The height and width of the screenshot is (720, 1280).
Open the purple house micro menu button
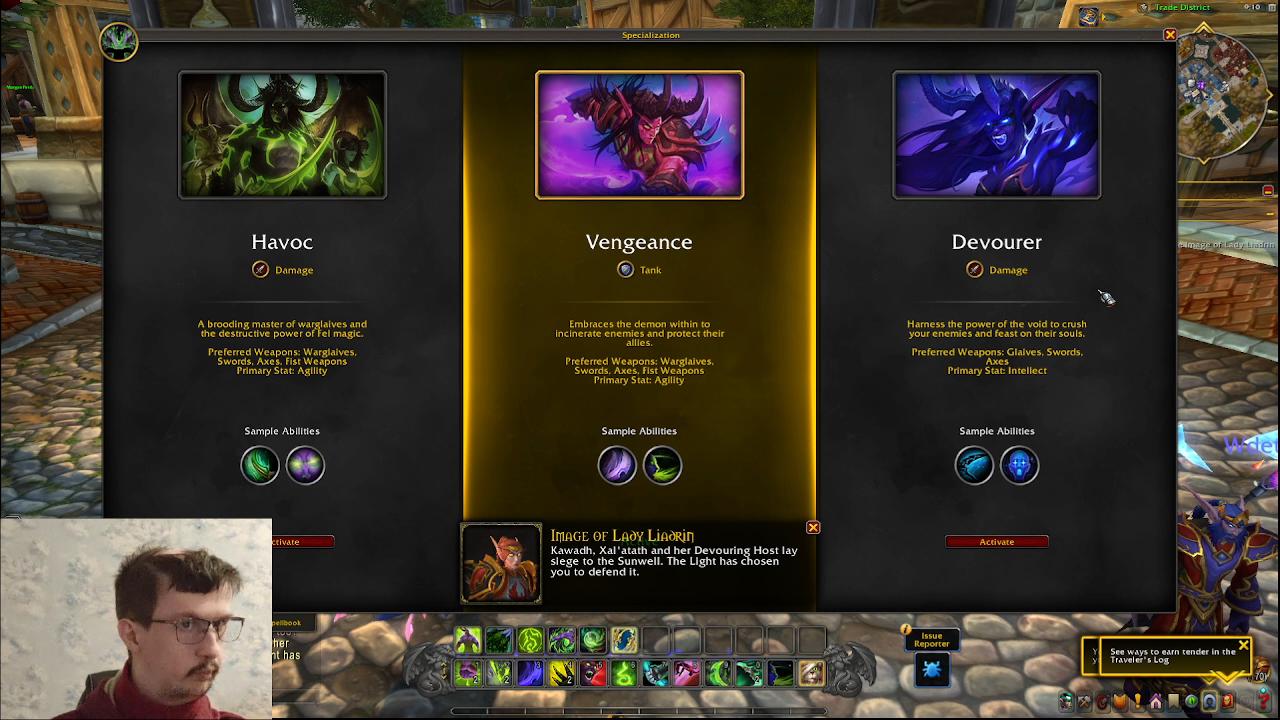click(x=1155, y=702)
